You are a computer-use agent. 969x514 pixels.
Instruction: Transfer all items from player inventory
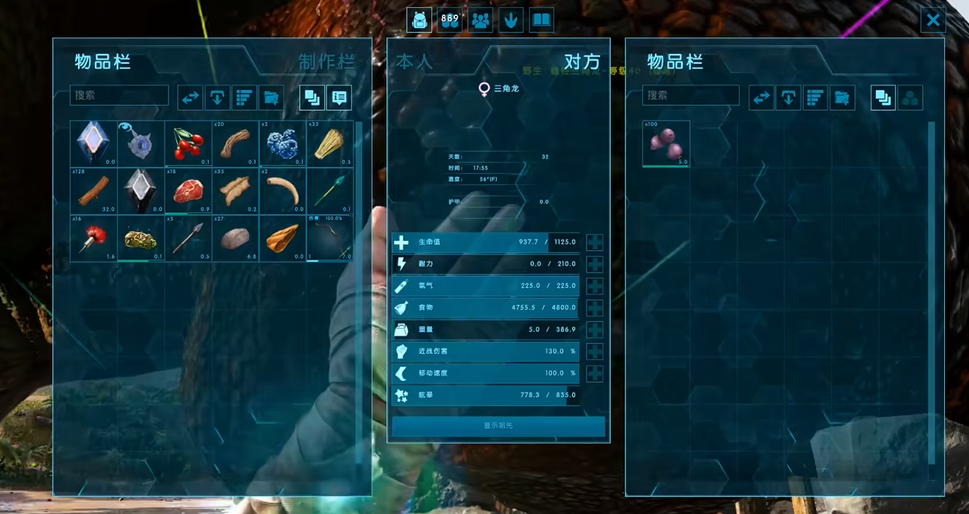point(190,97)
